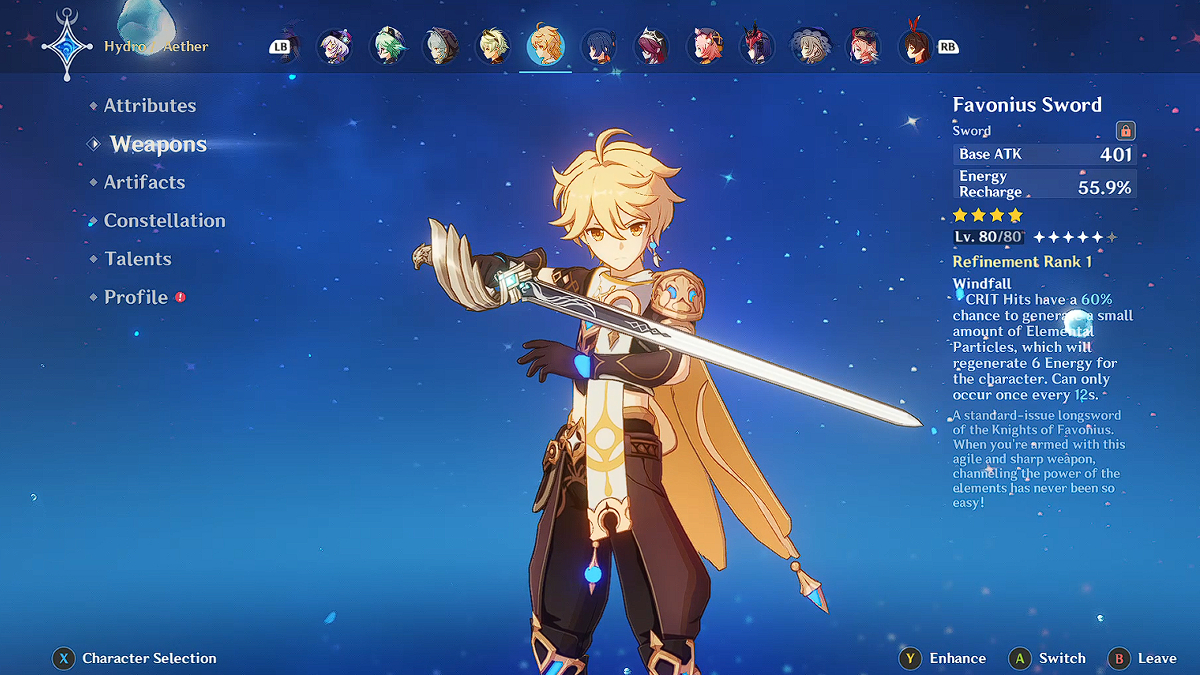Click the highlighted Aether portrait
1200x675 pixels.
pos(545,46)
